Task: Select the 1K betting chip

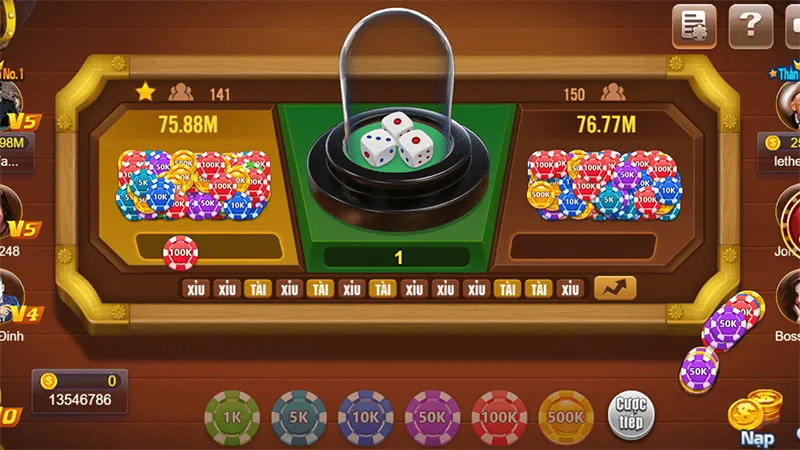Action: pyautogui.click(x=232, y=417)
